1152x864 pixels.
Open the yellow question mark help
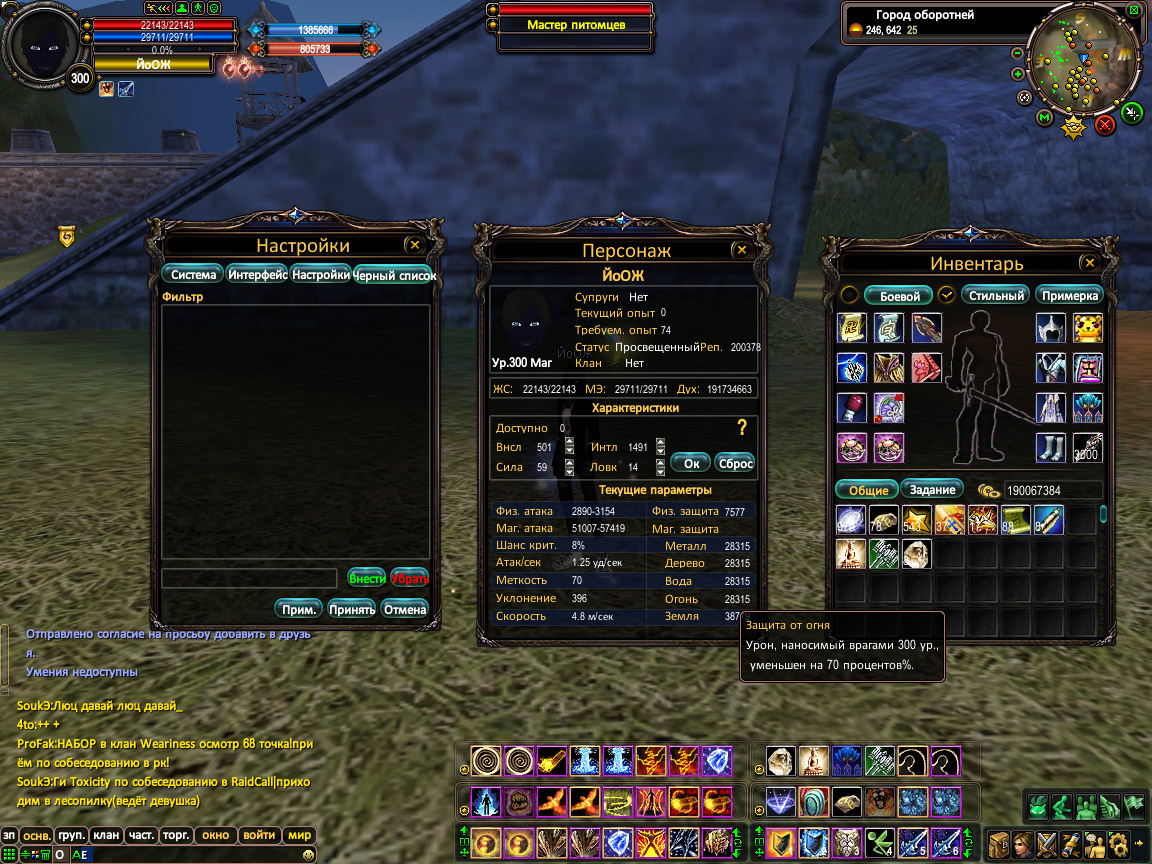point(742,428)
